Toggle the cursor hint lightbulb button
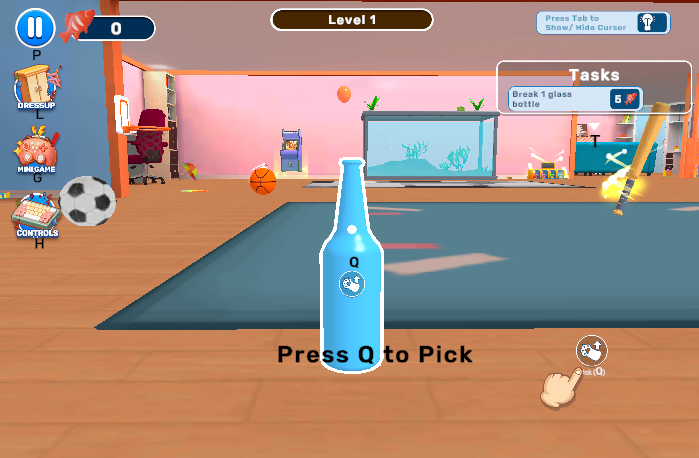This screenshot has height=458, width=699. click(x=651, y=22)
